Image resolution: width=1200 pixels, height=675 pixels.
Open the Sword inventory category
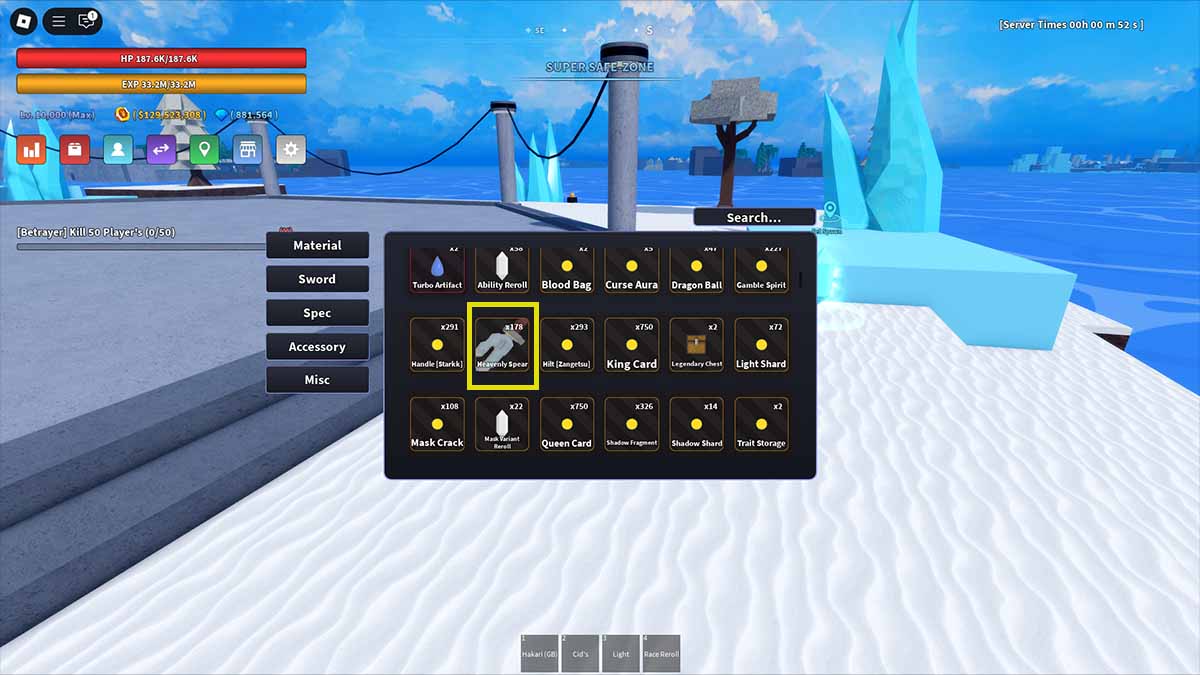tap(317, 279)
